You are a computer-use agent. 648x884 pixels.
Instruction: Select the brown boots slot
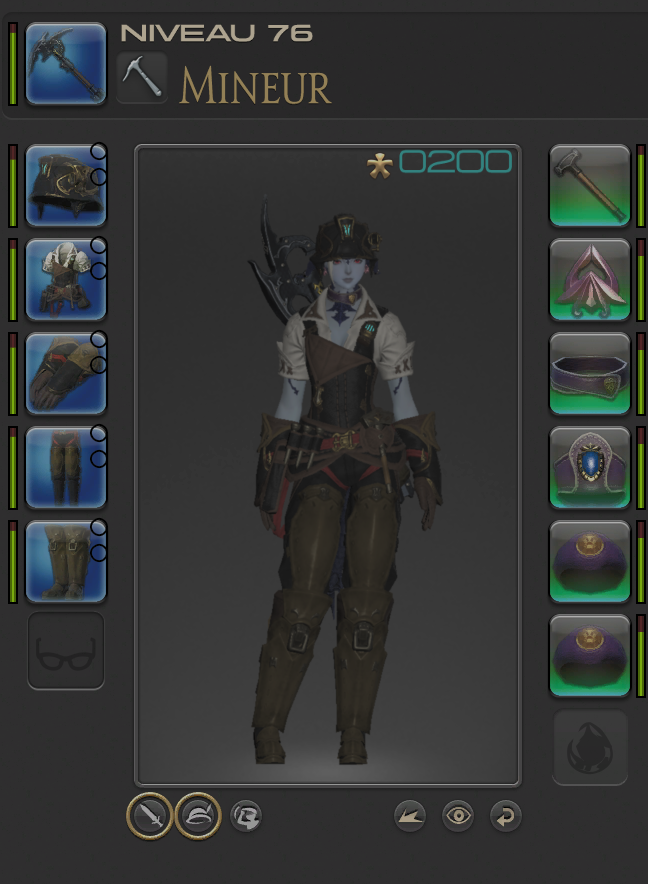coord(66,561)
